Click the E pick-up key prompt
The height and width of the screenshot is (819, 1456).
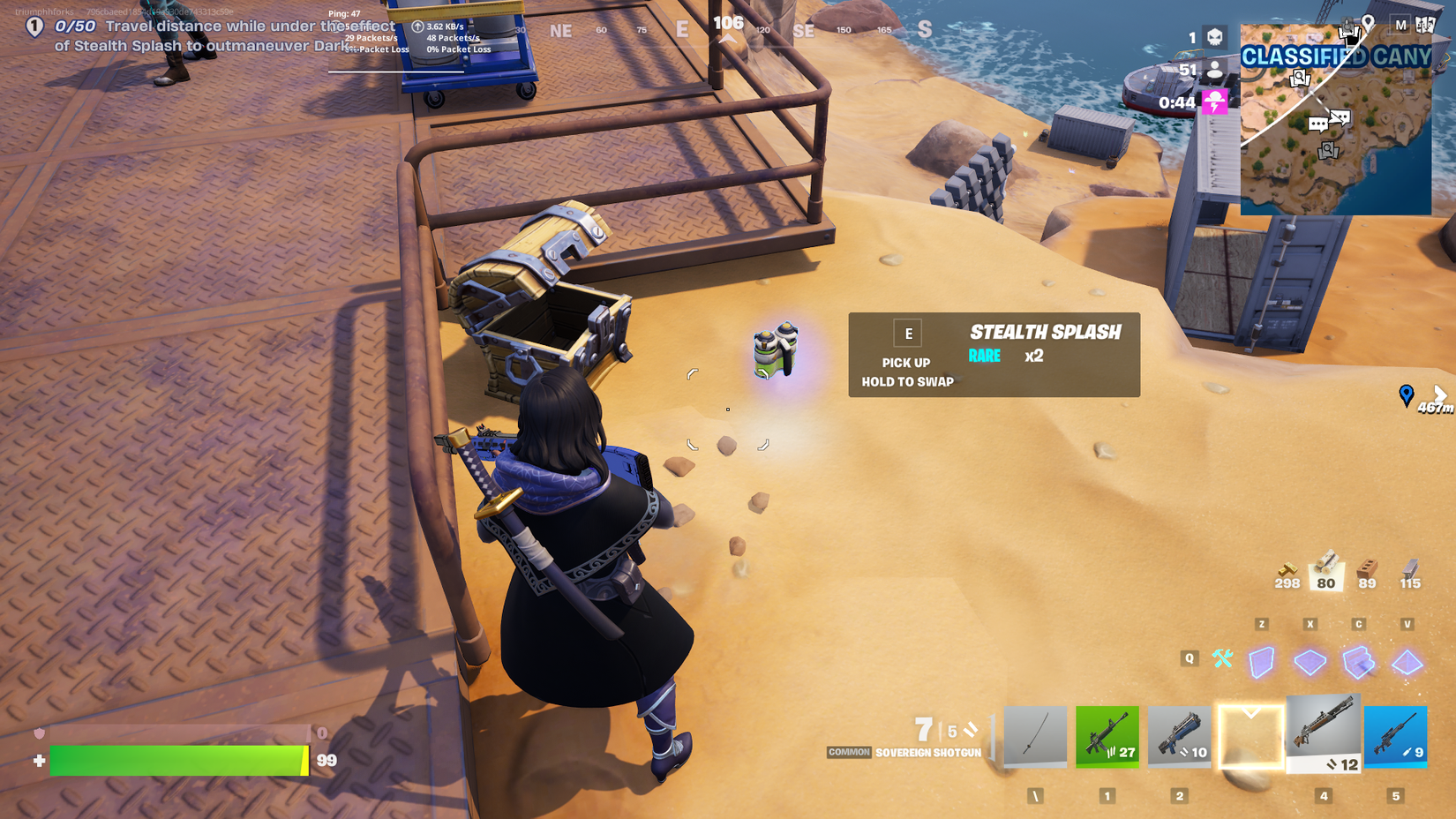[x=908, y=333]
